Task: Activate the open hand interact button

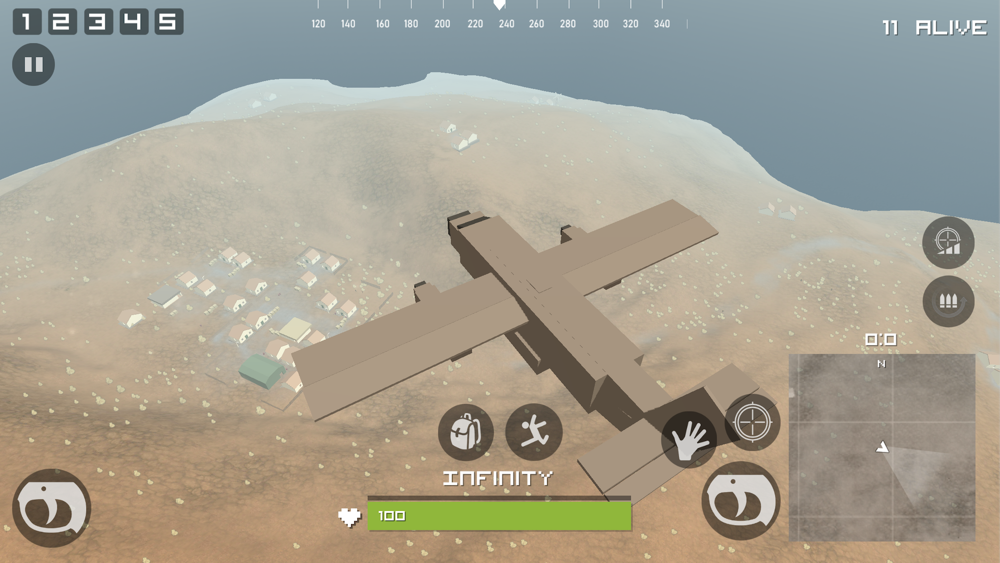Action: coord(688,440)
